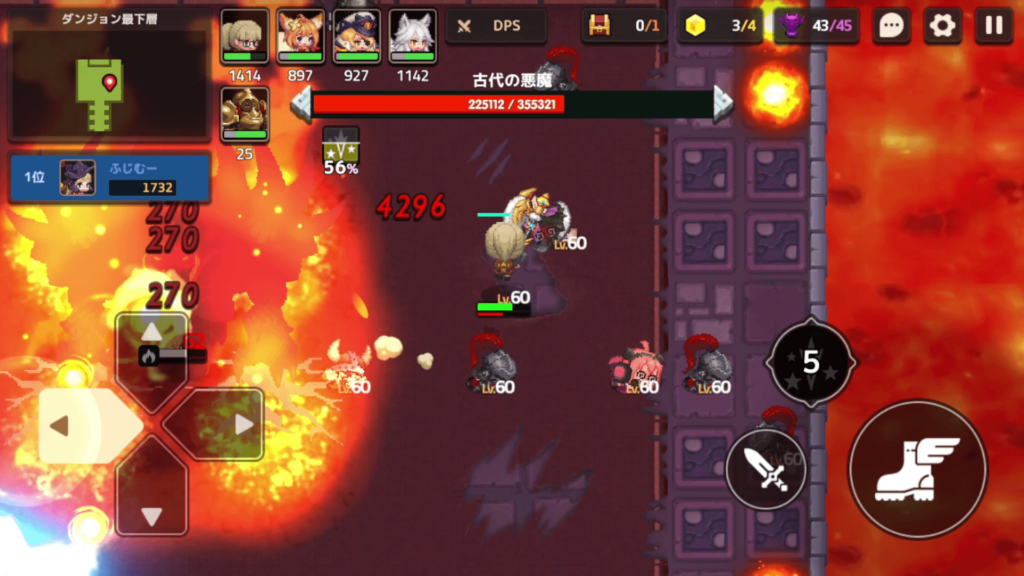Select the orange fox-eared hero portrait
The image size is (1024, 576).
tap(300, 38)
